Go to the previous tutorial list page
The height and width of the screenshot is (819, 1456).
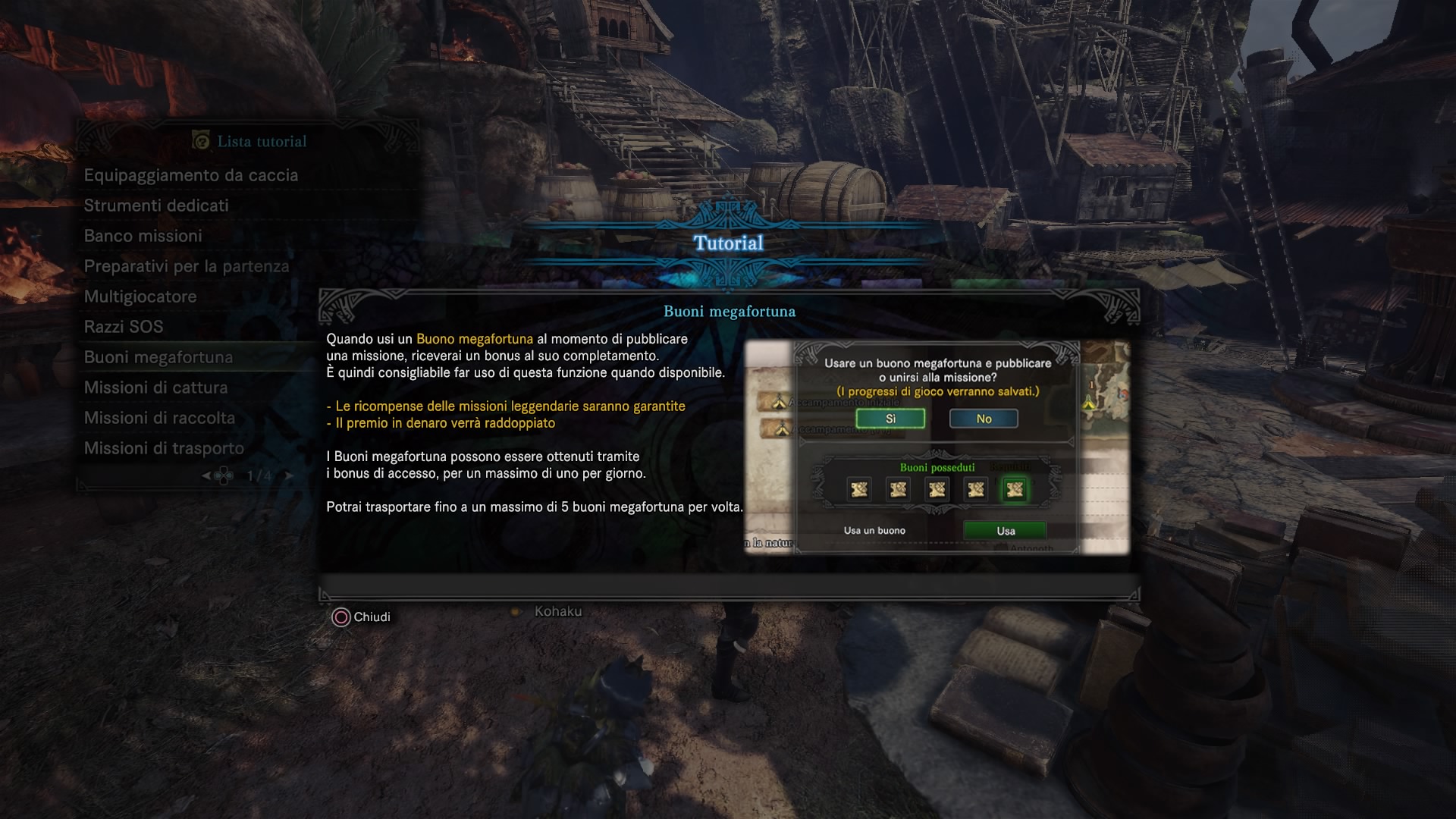206,476
